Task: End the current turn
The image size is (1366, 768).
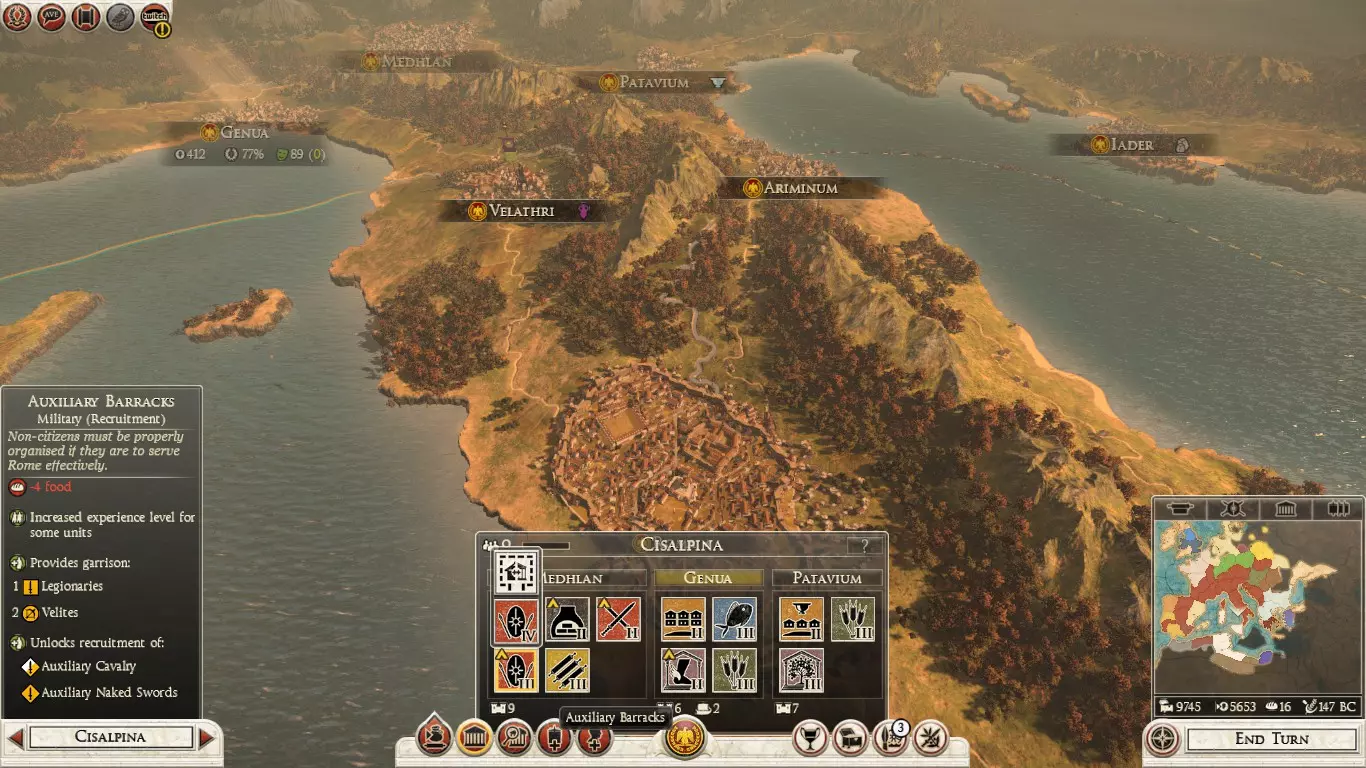Action: (1270, 739)
